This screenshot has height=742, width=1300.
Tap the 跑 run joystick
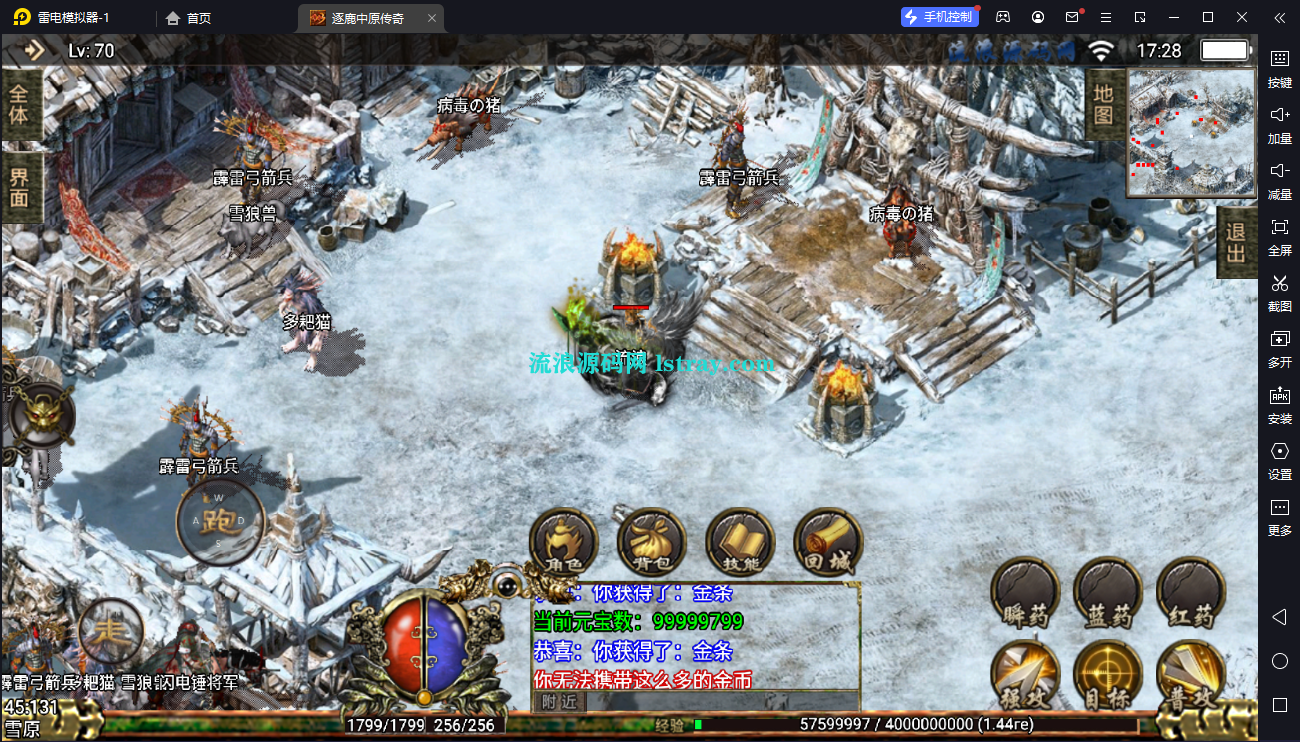[x=220, y=521]
